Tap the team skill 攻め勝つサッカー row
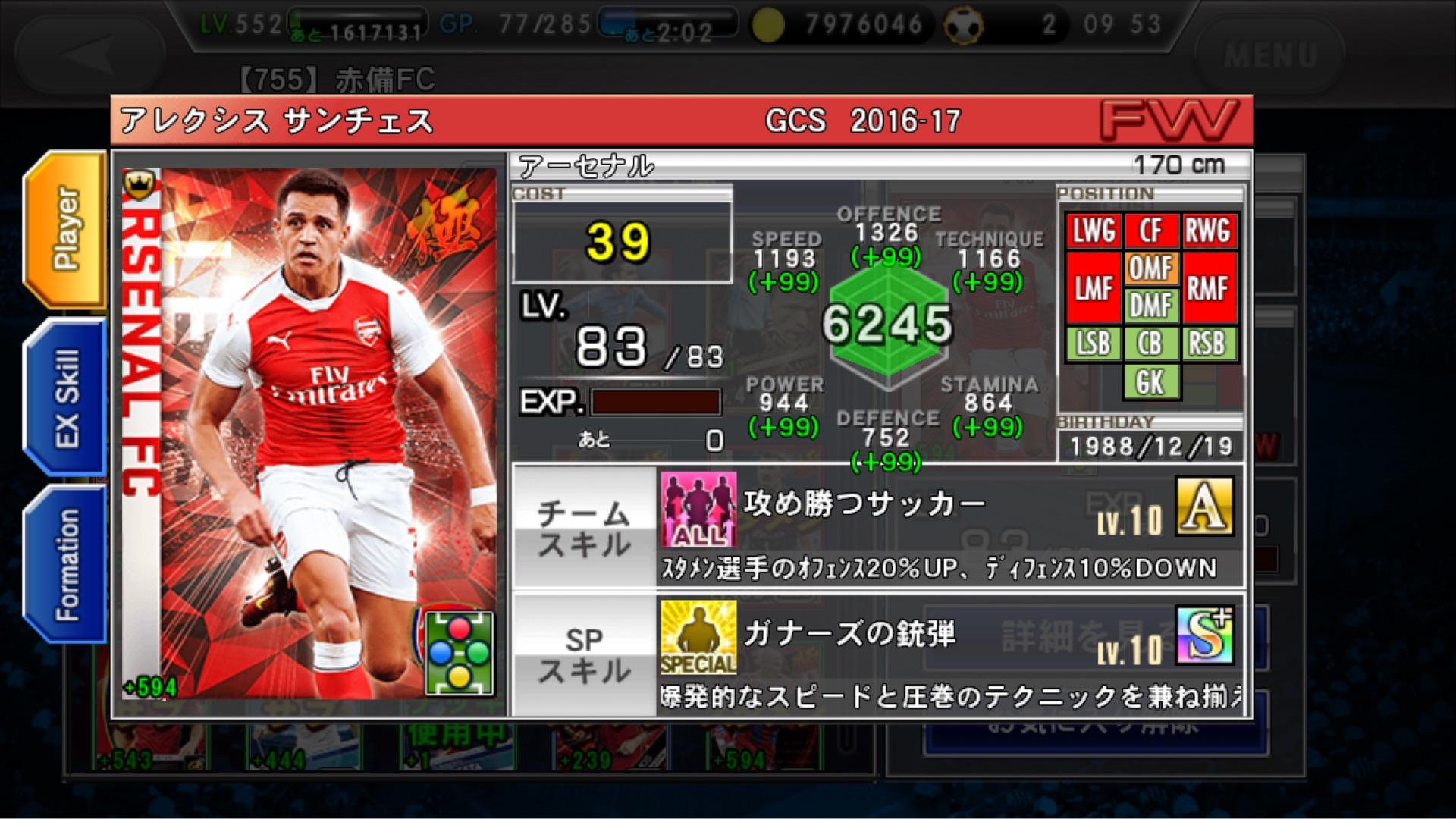This screenshot has width=1456, height=819. [948, 526]
